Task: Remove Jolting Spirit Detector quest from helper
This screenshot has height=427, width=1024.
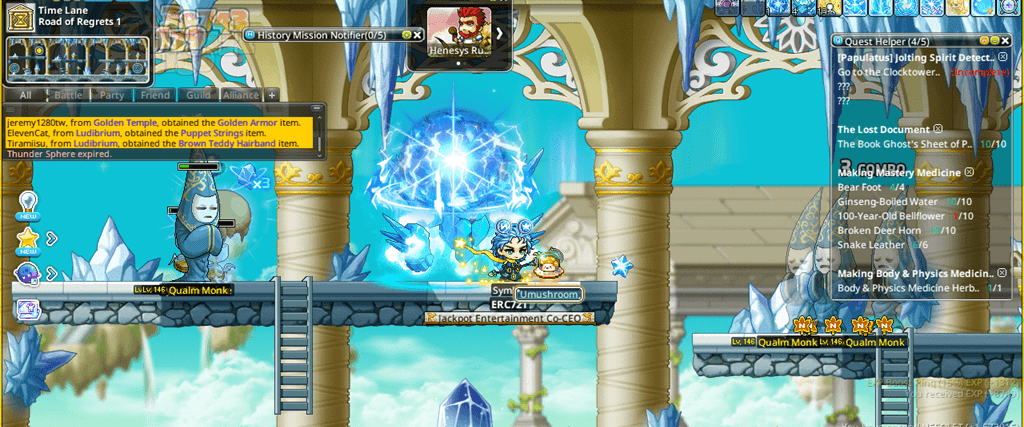Action: [x=1003, y=58]
